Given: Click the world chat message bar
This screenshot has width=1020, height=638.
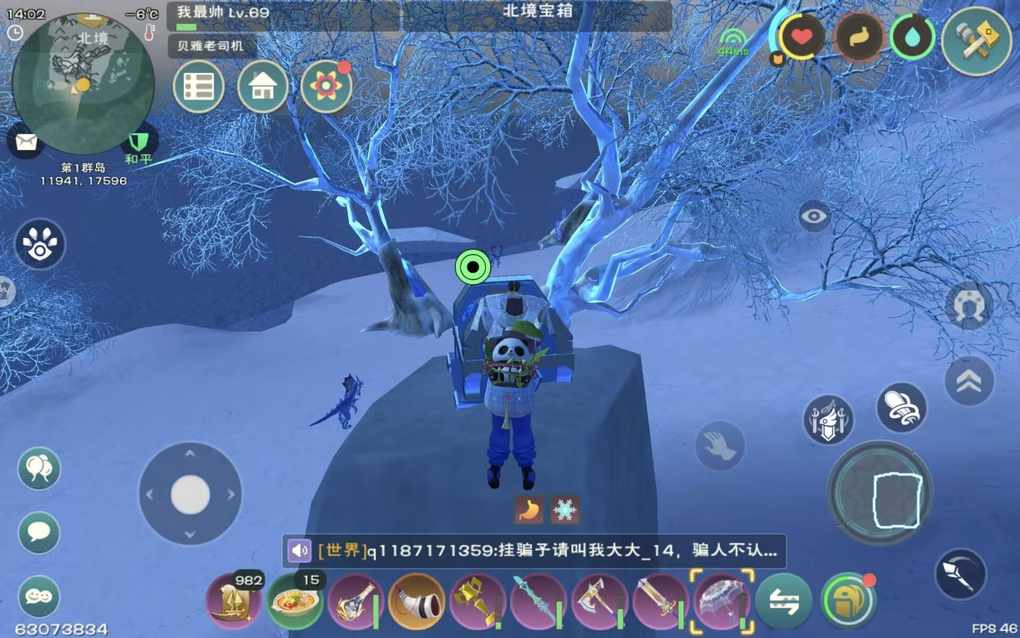Looking at the screenshot, I should pos(534,550).
